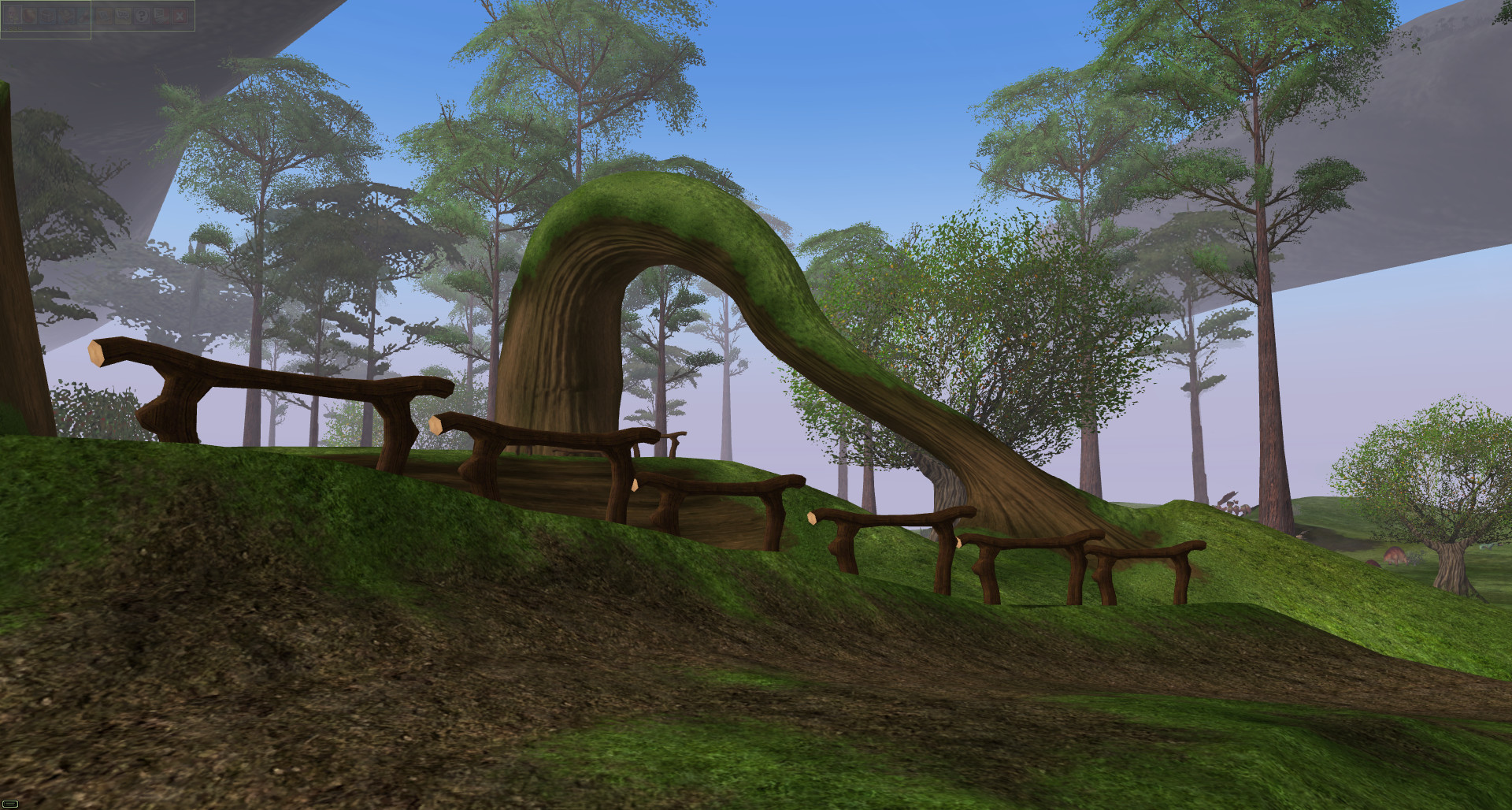Click the red mushroom house in the distance
Image resolution: width=1512 pixels, height=810 pixels.
click(x=1372, y=563)
